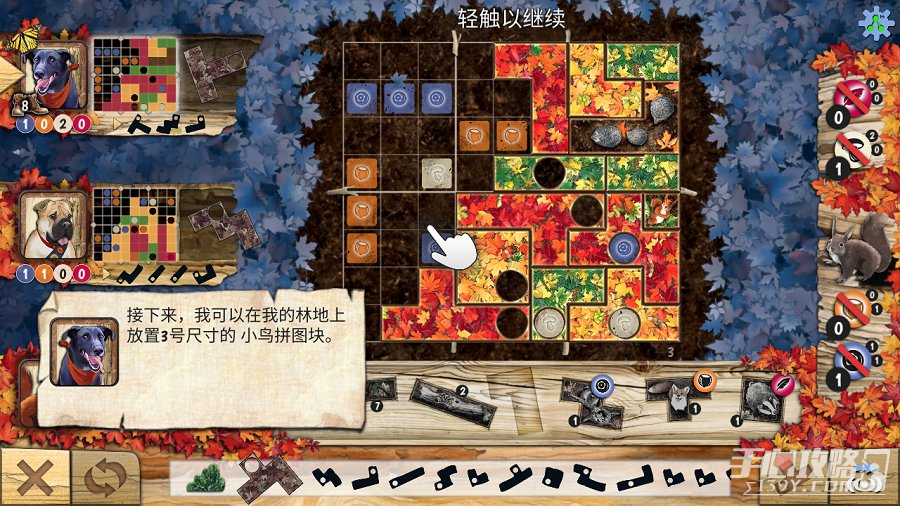Click the rotate arrows button
The height and width of the screenshot is (506, 900).
(x=104, y=477)
